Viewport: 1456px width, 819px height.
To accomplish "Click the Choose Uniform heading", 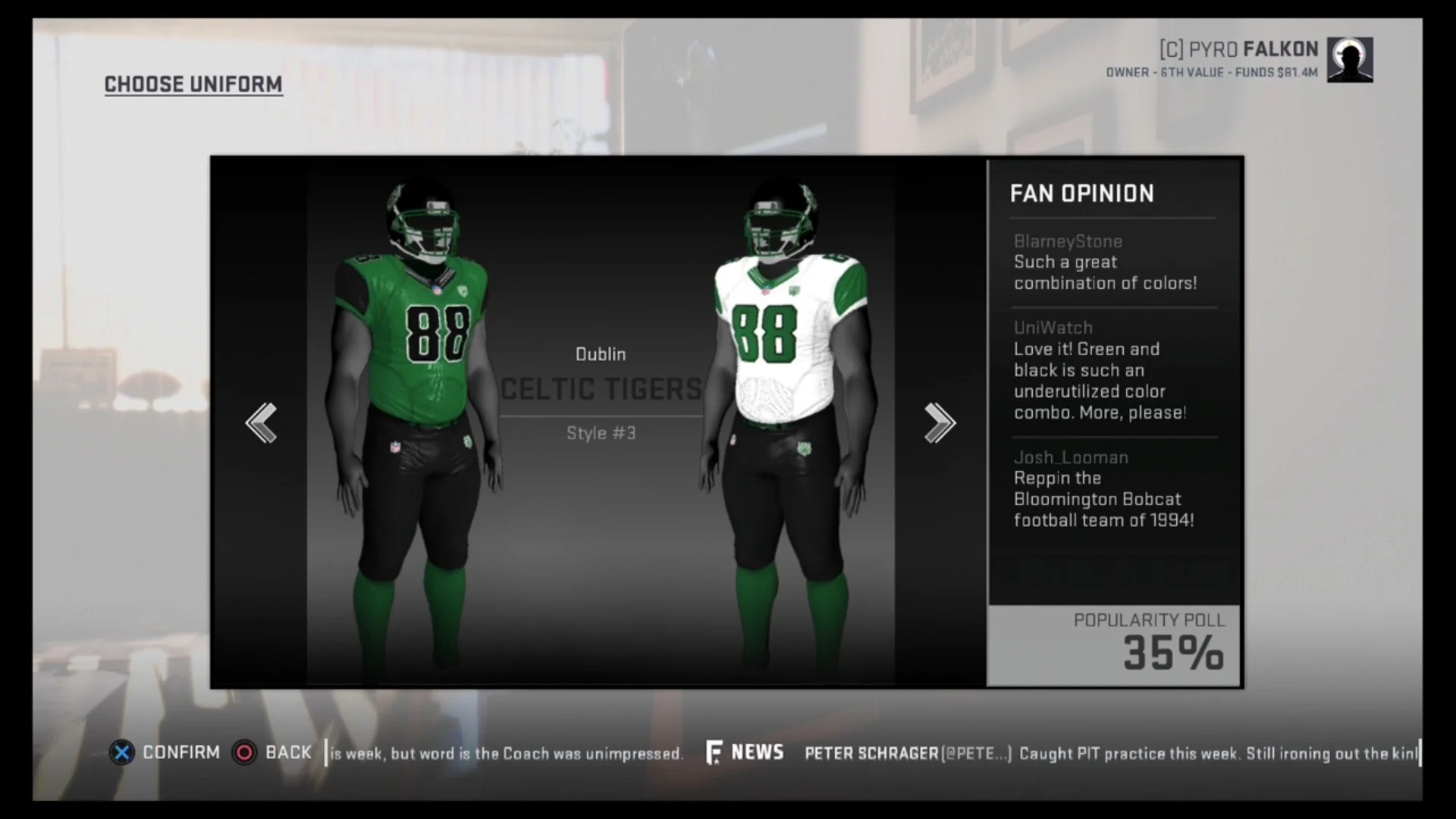I will 193,84.
